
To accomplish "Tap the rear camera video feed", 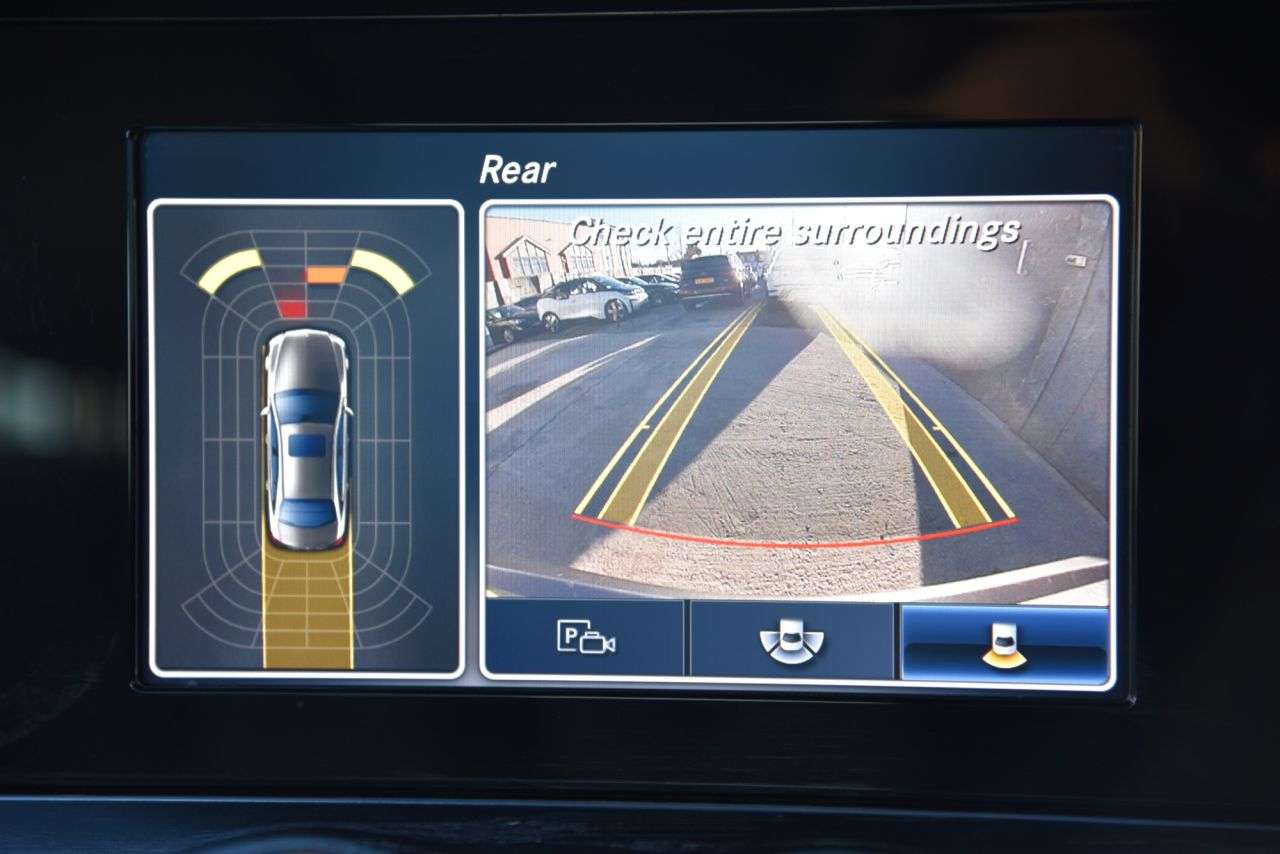I will coord(797,400).
